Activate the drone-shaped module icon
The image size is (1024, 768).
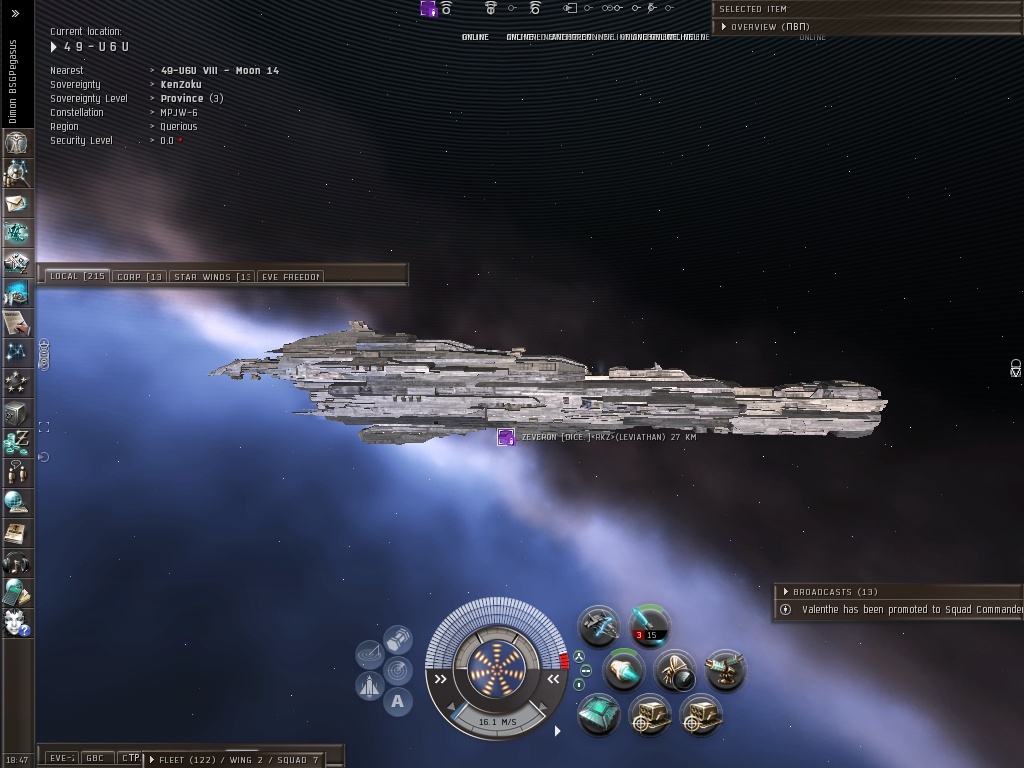pos(675,670)
